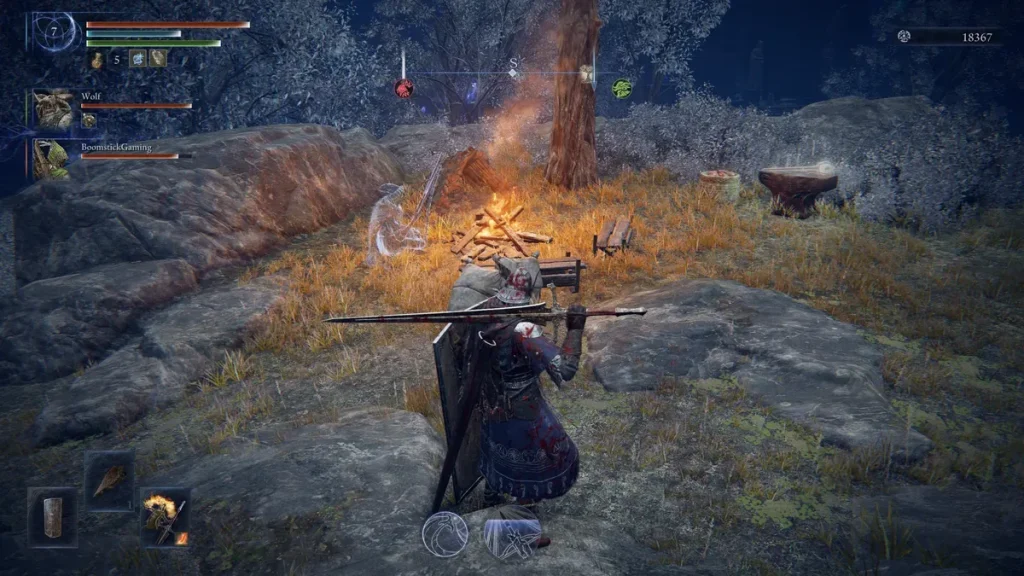The width and height of the screenshot is (1024, 576).
Task: Activate the crescent-swirl character skill icon
Action: click(x=445, y=534)
